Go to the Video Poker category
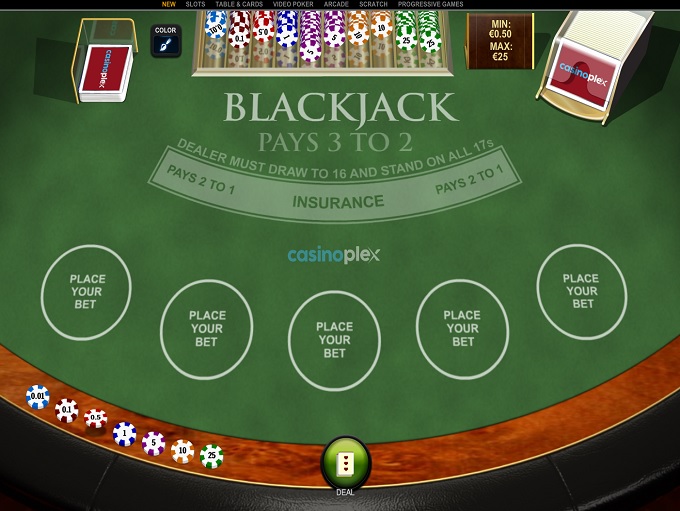 (293, 4)
